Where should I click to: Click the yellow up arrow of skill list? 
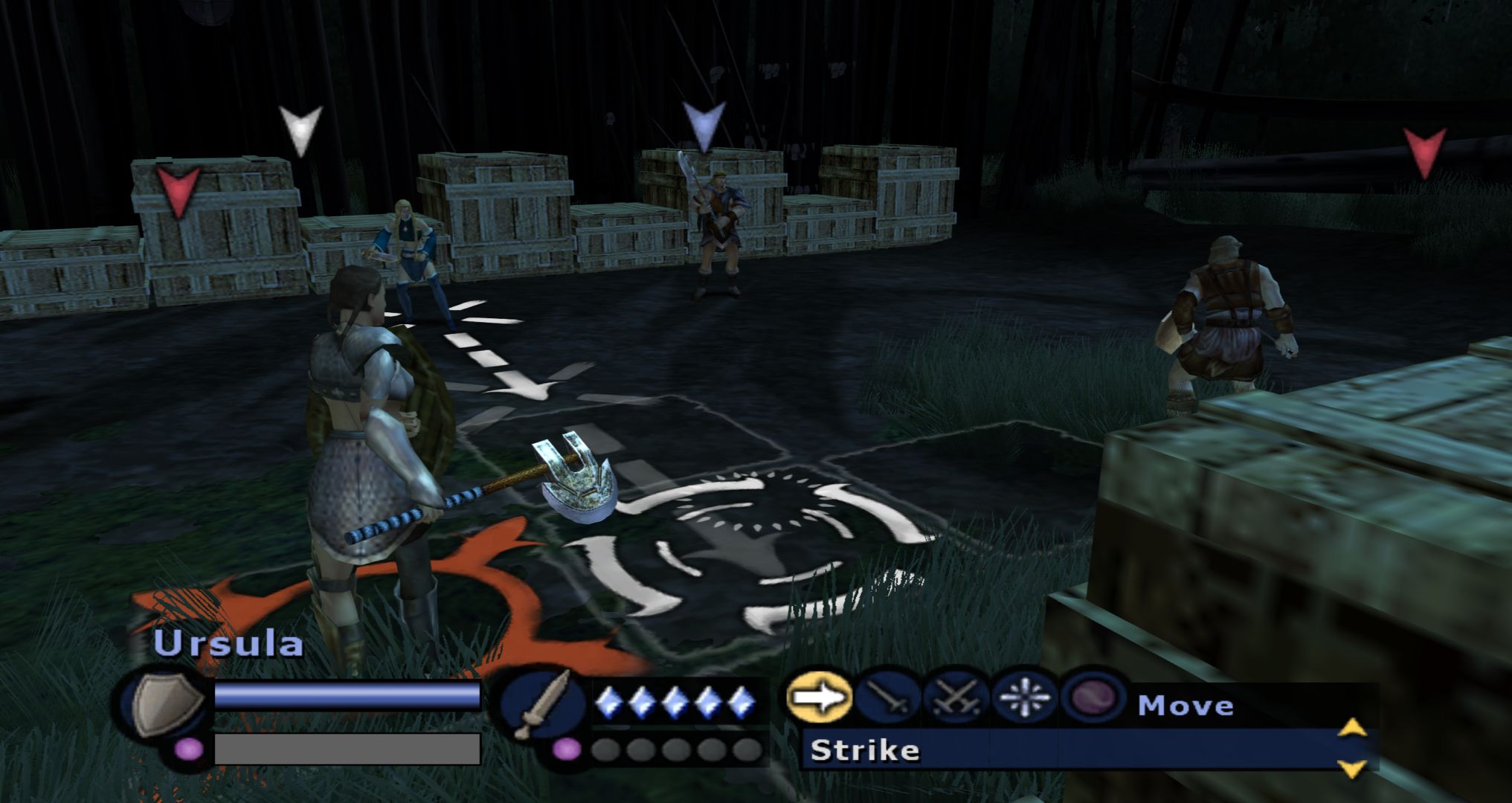point(1352,727)
